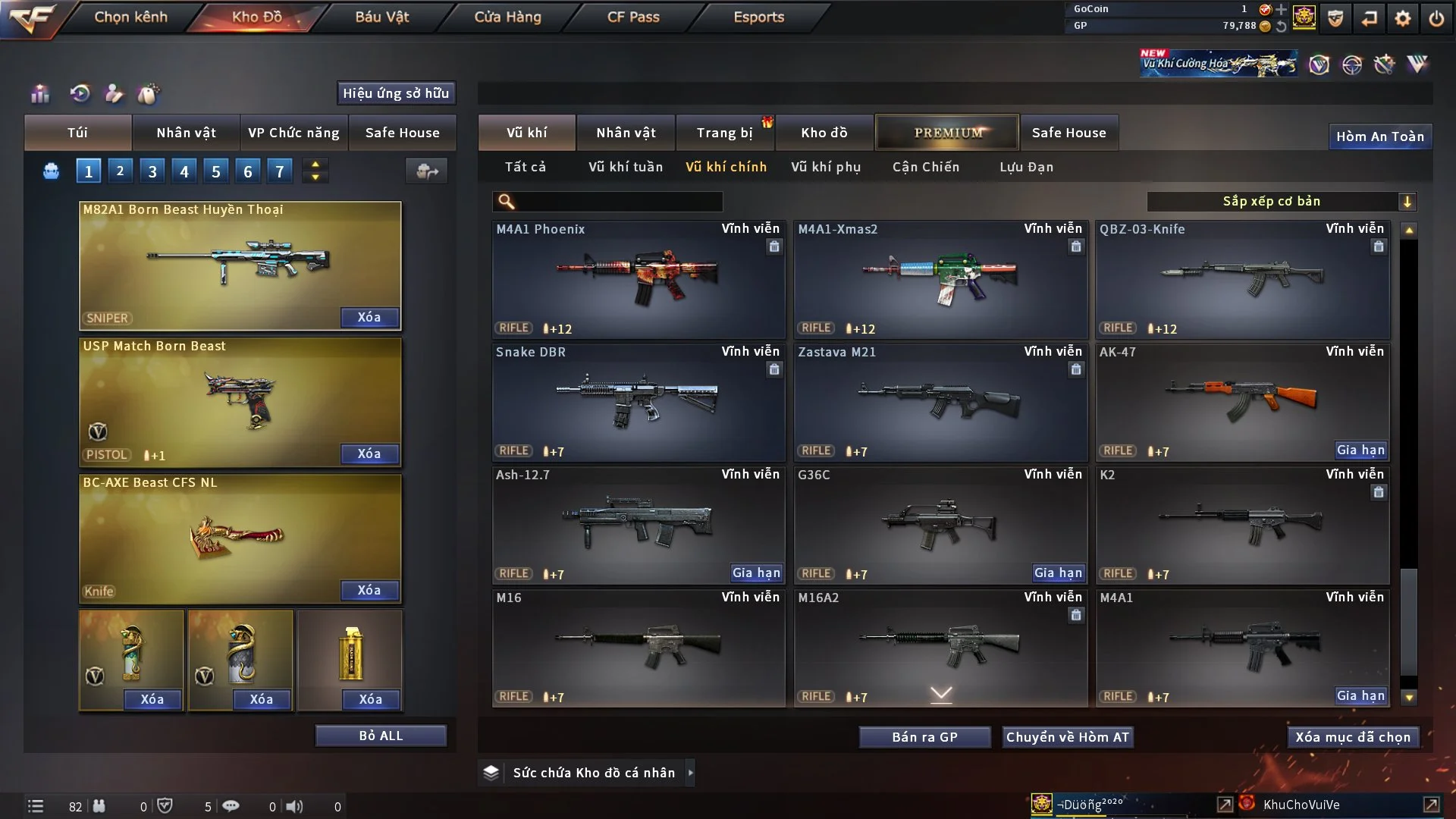Switch to the PREMIUM tab
The width and height of the screenshot is (1456, 819).
(x=947, y=133)
